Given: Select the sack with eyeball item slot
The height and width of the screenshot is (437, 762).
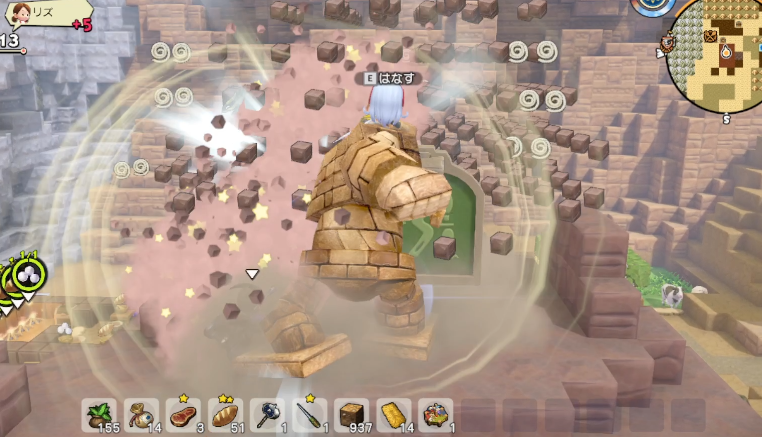Looking at the screenshot, I should (141, 415).
